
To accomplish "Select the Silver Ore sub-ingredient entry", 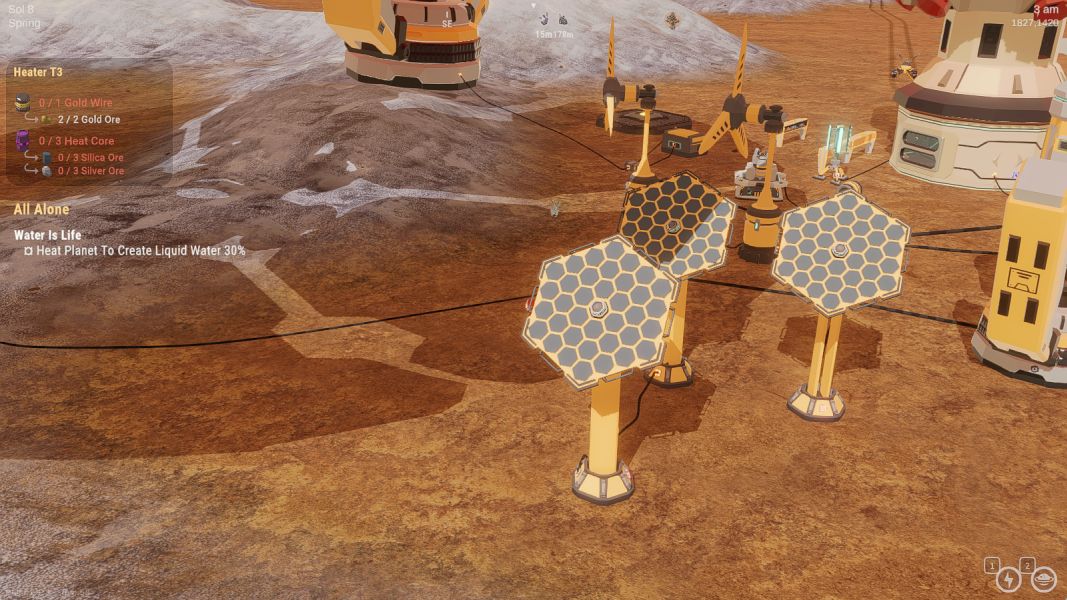I will pyautogui.click(x=90, y=171).
